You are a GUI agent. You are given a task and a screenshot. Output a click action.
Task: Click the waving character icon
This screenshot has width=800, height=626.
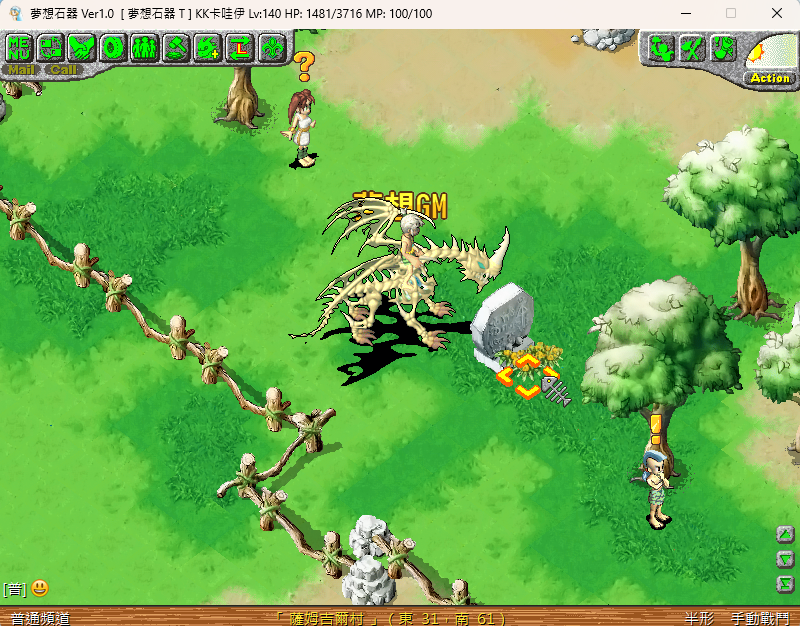(x=661, y=48)
